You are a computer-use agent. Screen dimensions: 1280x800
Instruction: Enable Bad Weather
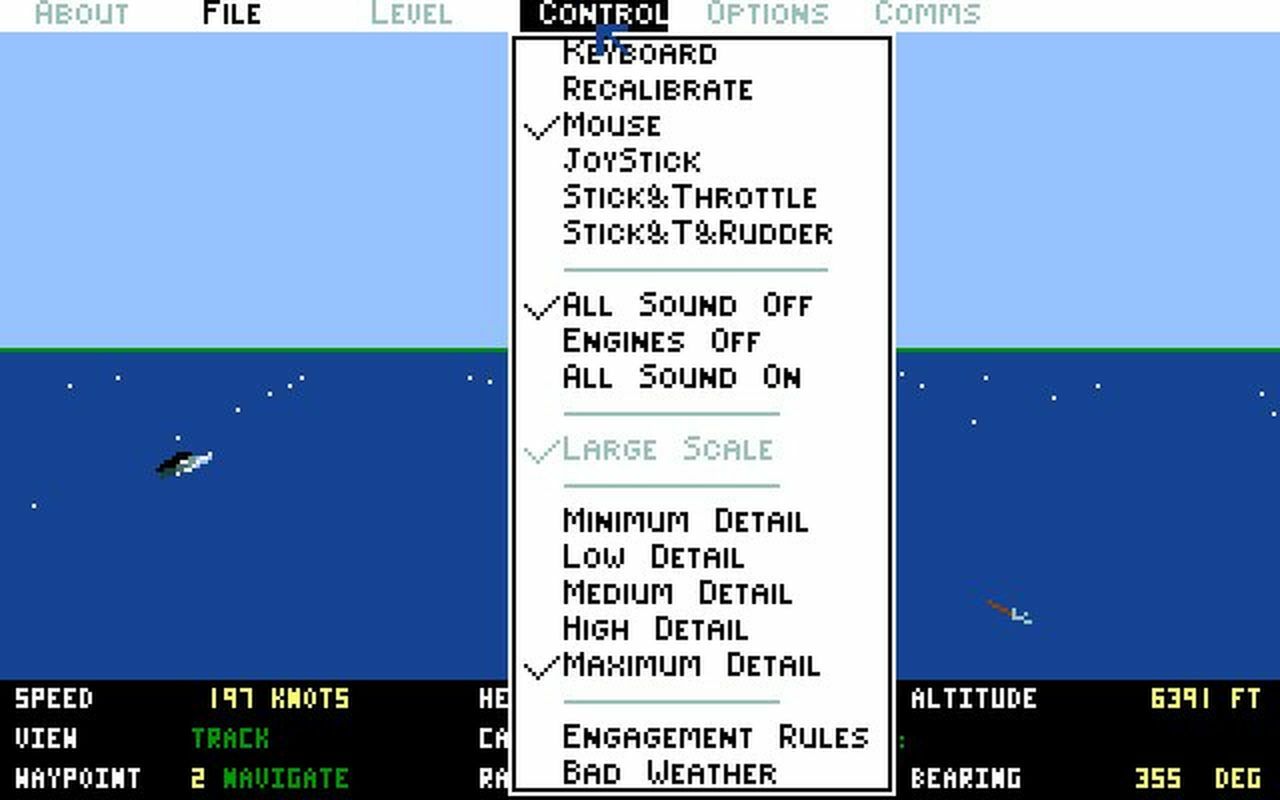pyautogui.click(x=668, y=772)
